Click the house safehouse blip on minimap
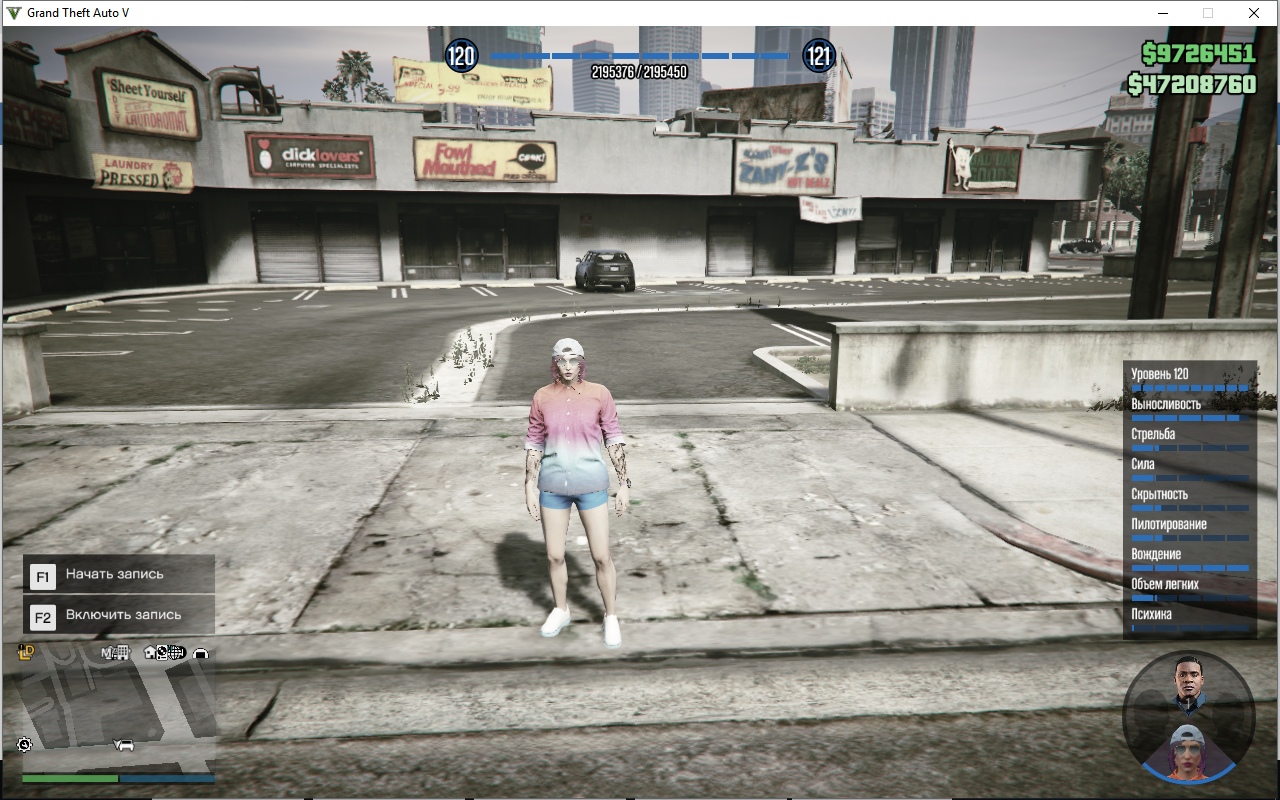Image resolution: width=1280 pixels, height=800 pixels. [150, 653]
